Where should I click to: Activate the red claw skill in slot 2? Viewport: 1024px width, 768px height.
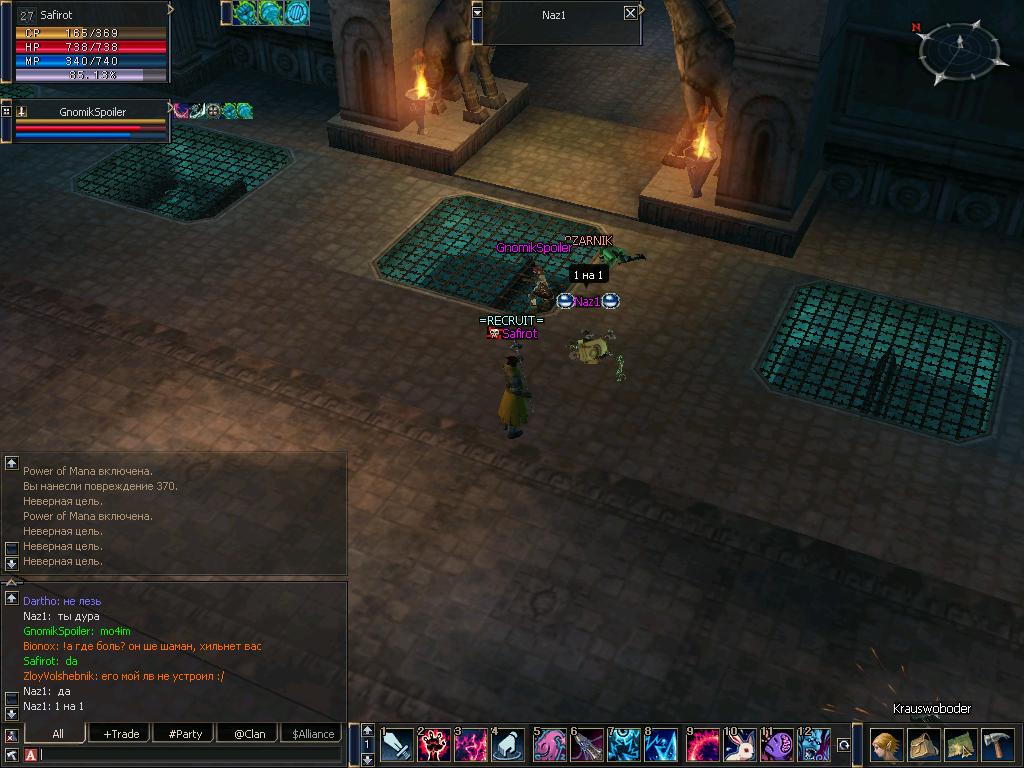click(433, 745)
